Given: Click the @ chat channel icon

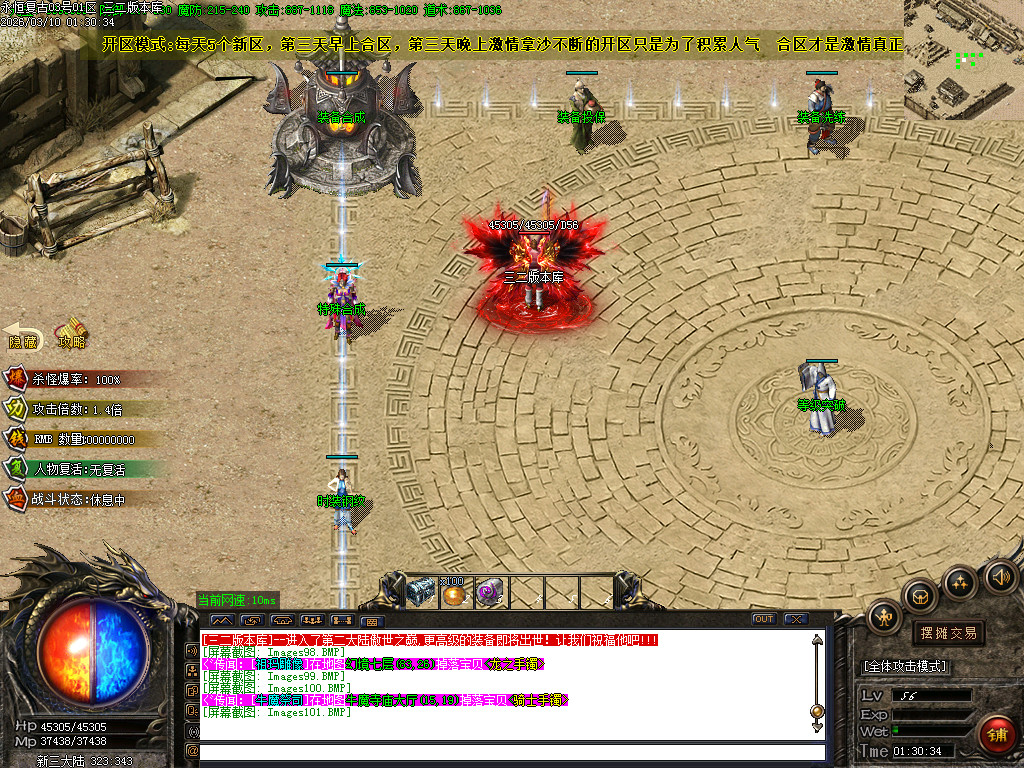Looking at the screenshot, I should (192, 751).
